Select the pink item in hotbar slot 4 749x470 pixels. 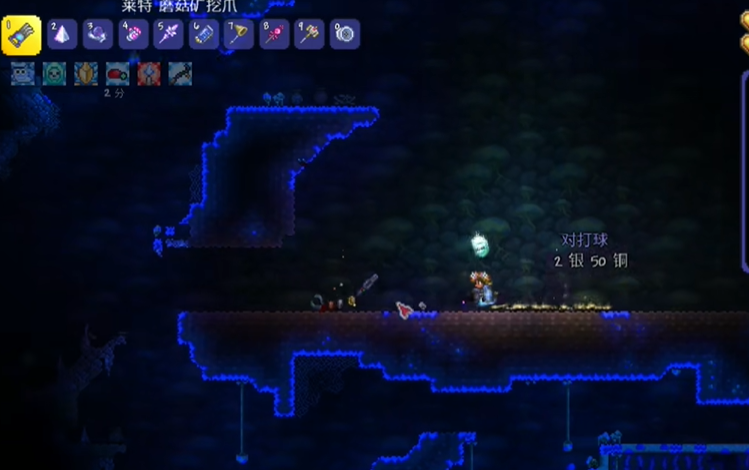click(133, 35)
